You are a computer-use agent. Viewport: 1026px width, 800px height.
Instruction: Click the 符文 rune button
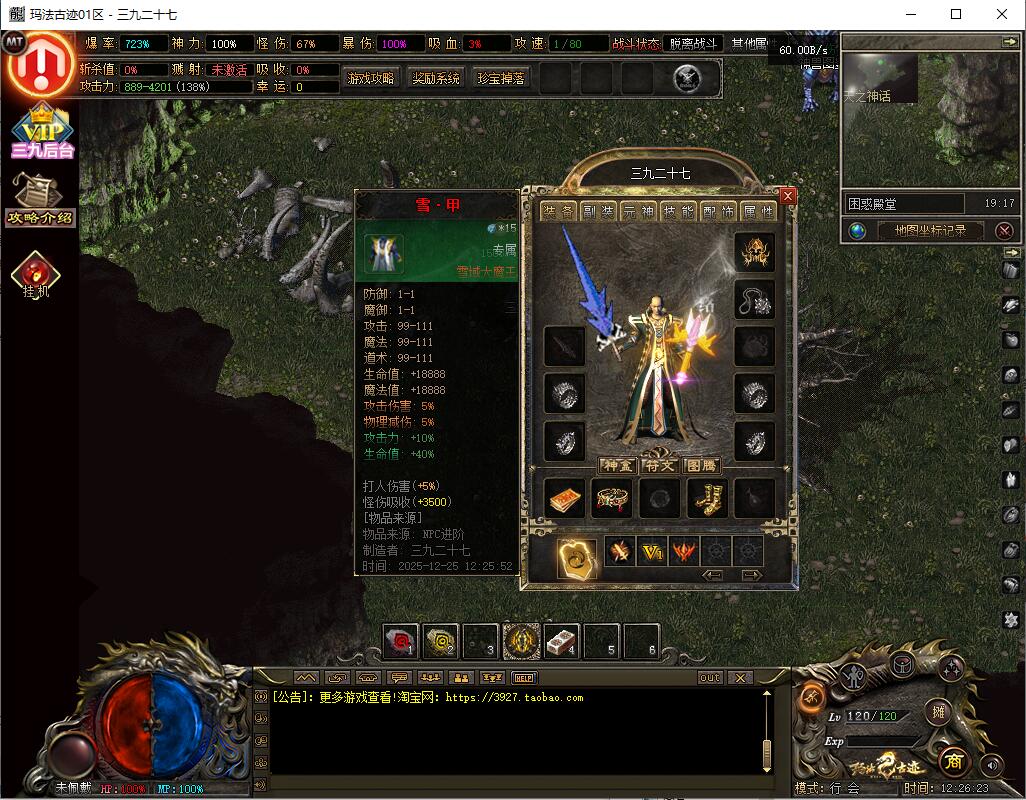[659, 465]
